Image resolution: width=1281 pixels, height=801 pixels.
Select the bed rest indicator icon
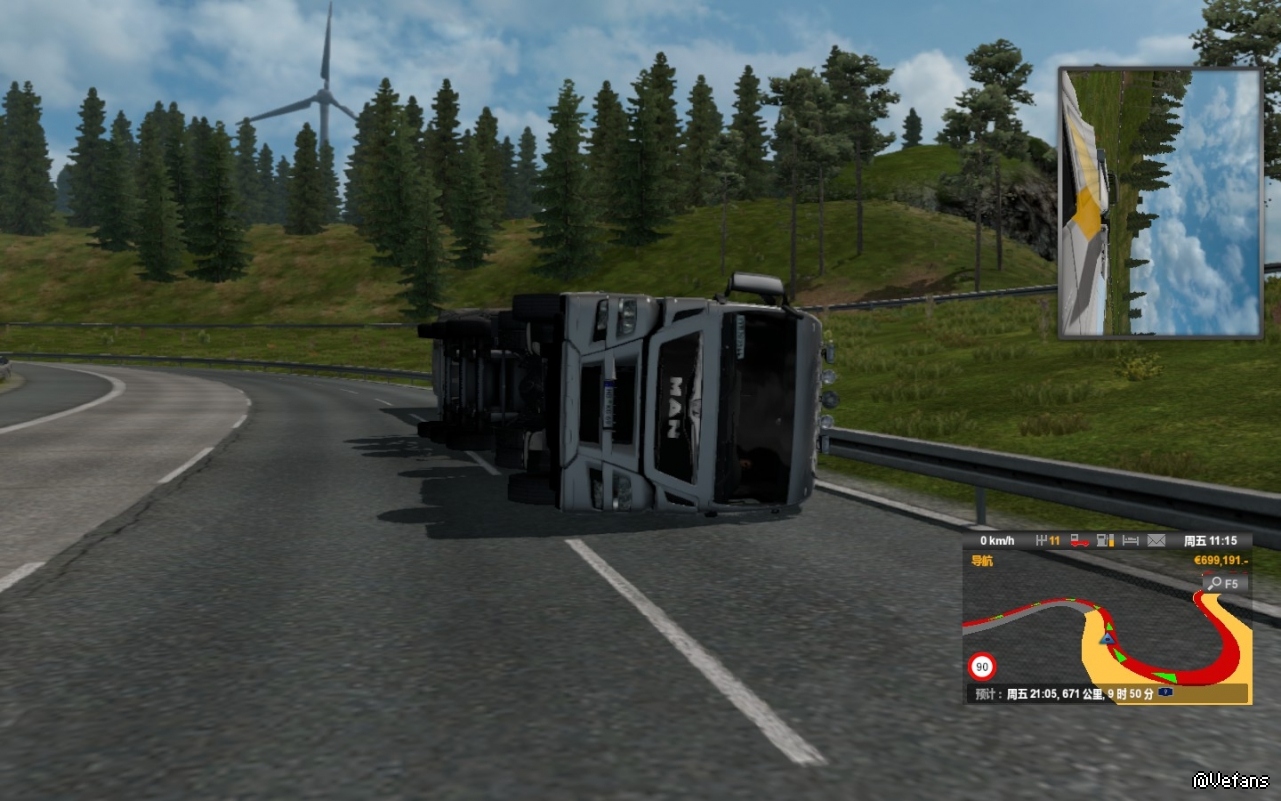tap(1130, 541)
